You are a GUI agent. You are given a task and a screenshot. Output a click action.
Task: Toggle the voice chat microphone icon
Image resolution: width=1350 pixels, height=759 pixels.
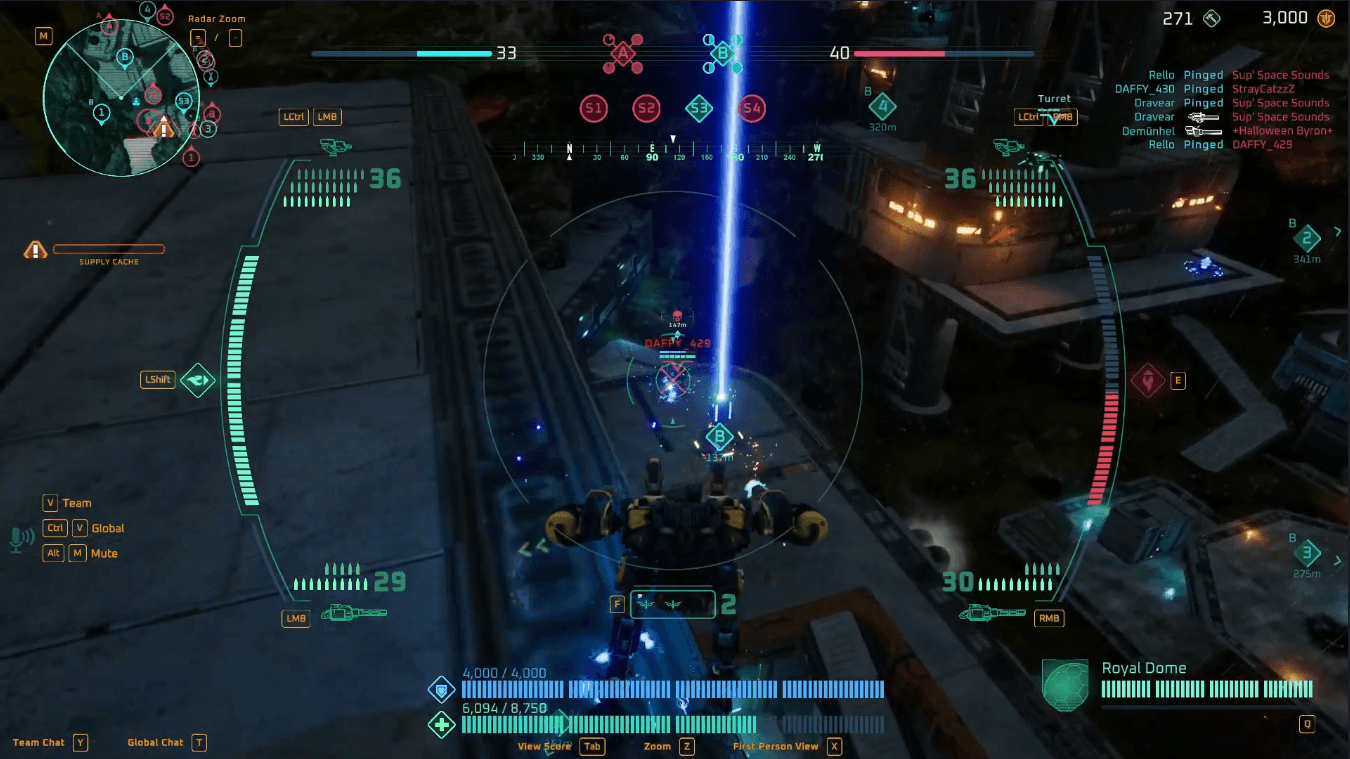pos(19,539)
